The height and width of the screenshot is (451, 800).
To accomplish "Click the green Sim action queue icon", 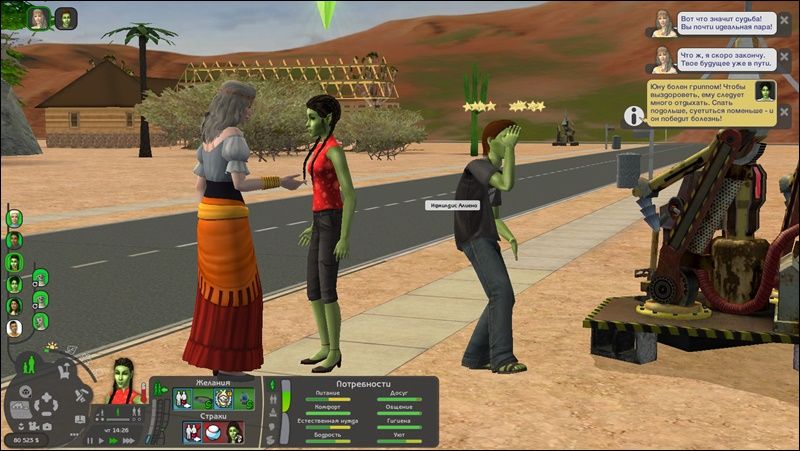I will [66, 18].
